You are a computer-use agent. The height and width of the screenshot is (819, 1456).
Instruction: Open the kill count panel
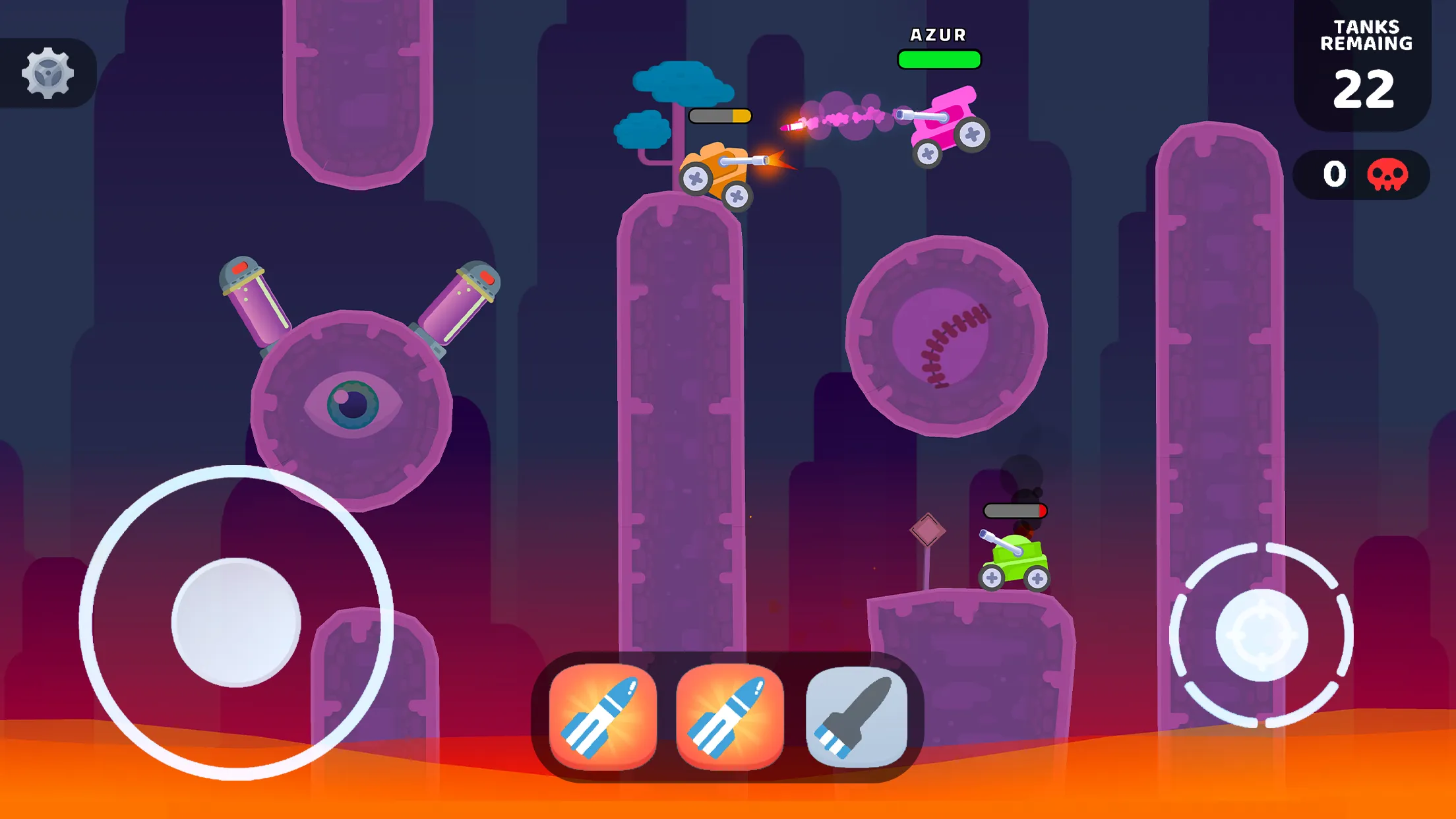[x=1362, y=174]
